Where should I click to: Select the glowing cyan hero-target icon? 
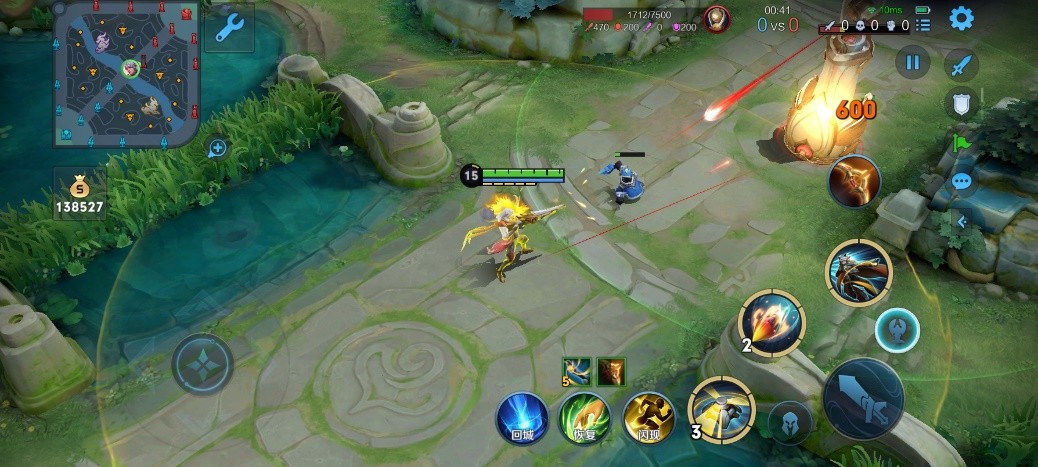pyautogui.click(x=897, y=329)
